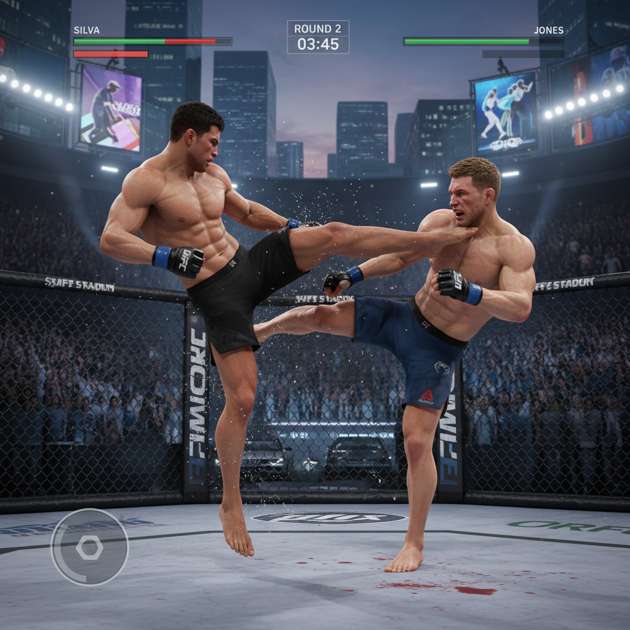Tap the virtual joystick movement control

tap(89, 547)
